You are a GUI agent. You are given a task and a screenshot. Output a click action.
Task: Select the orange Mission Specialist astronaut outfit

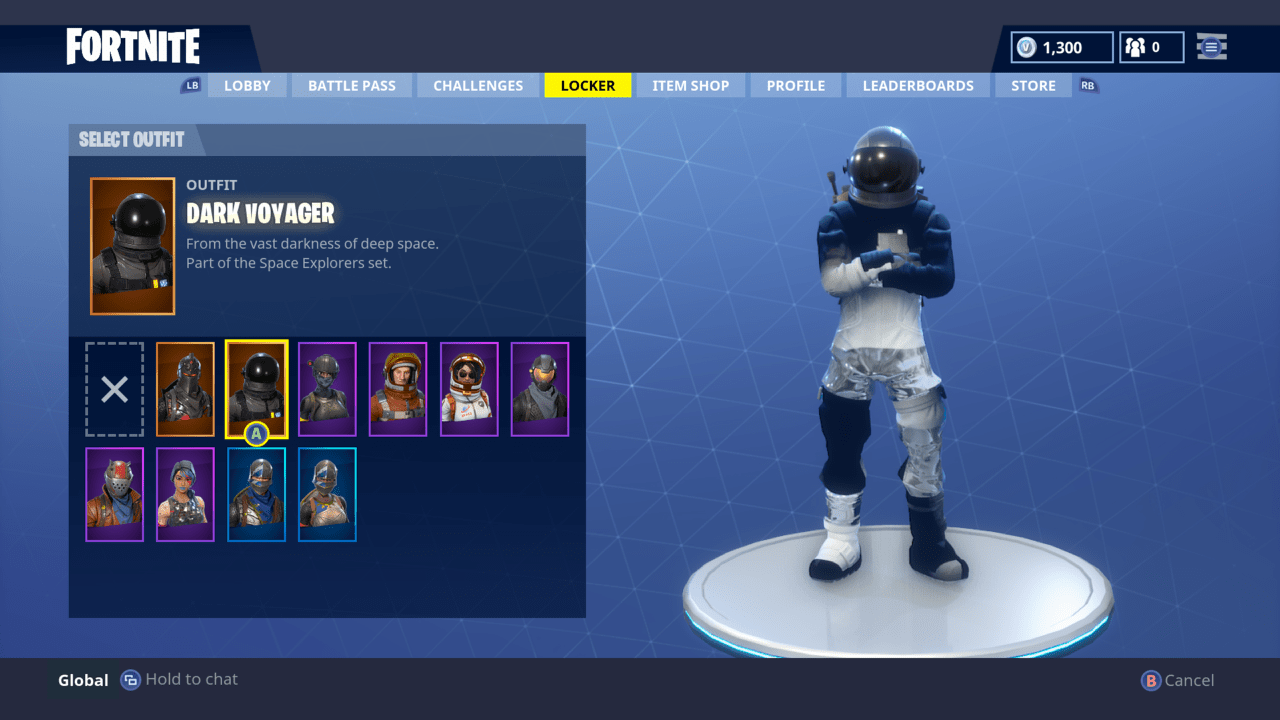398,389
